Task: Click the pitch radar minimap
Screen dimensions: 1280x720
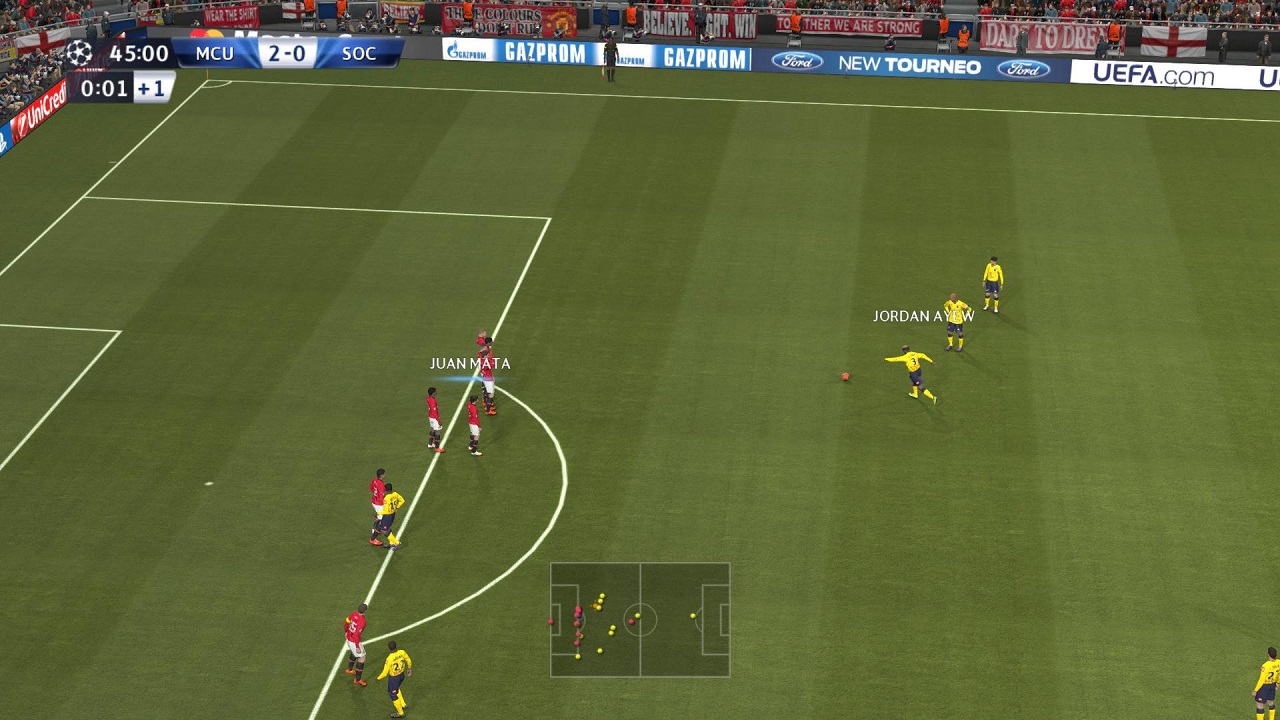Action: pos(640,620)
